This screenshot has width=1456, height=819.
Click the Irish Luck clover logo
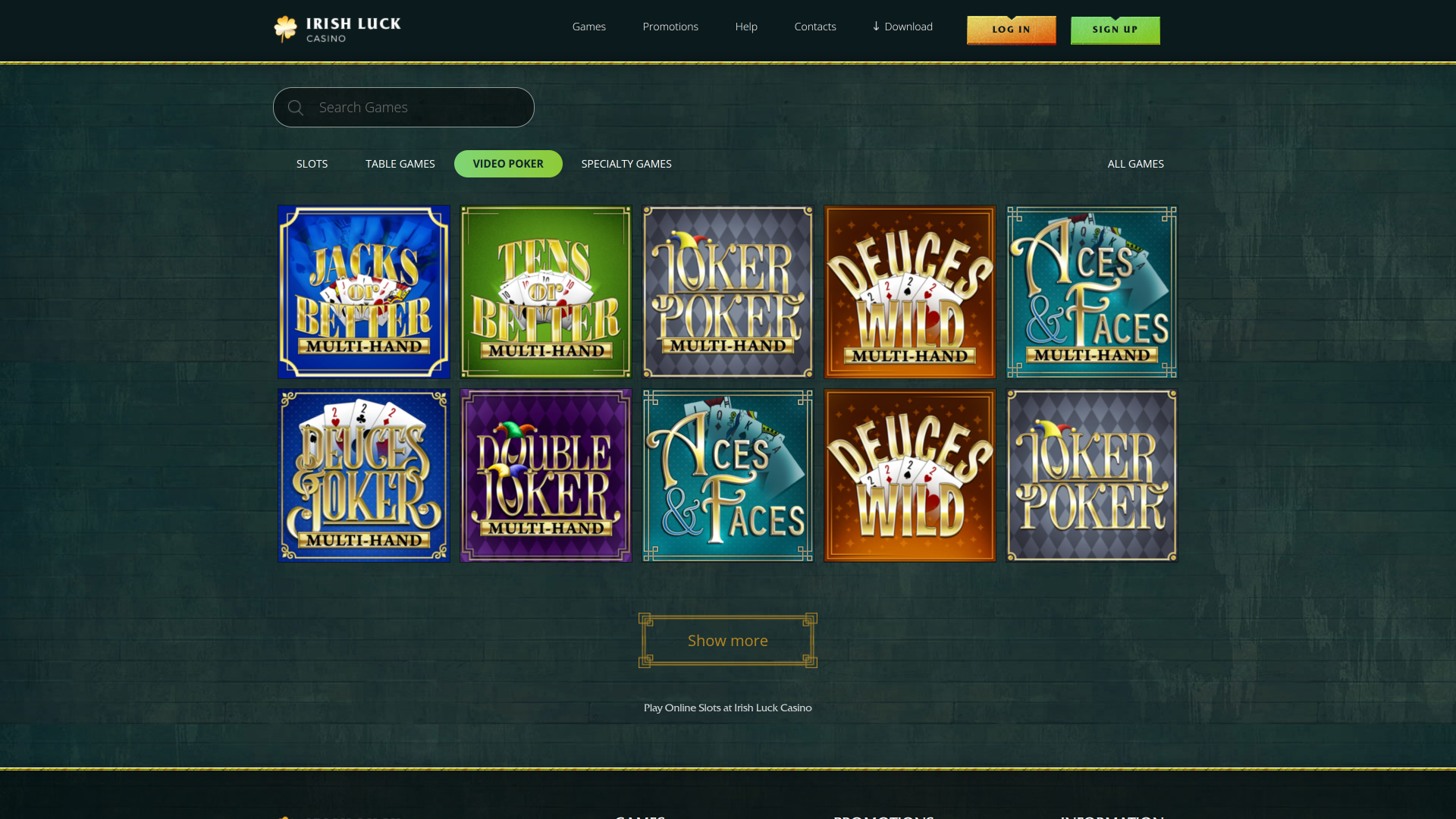click(x=286, y=28)
